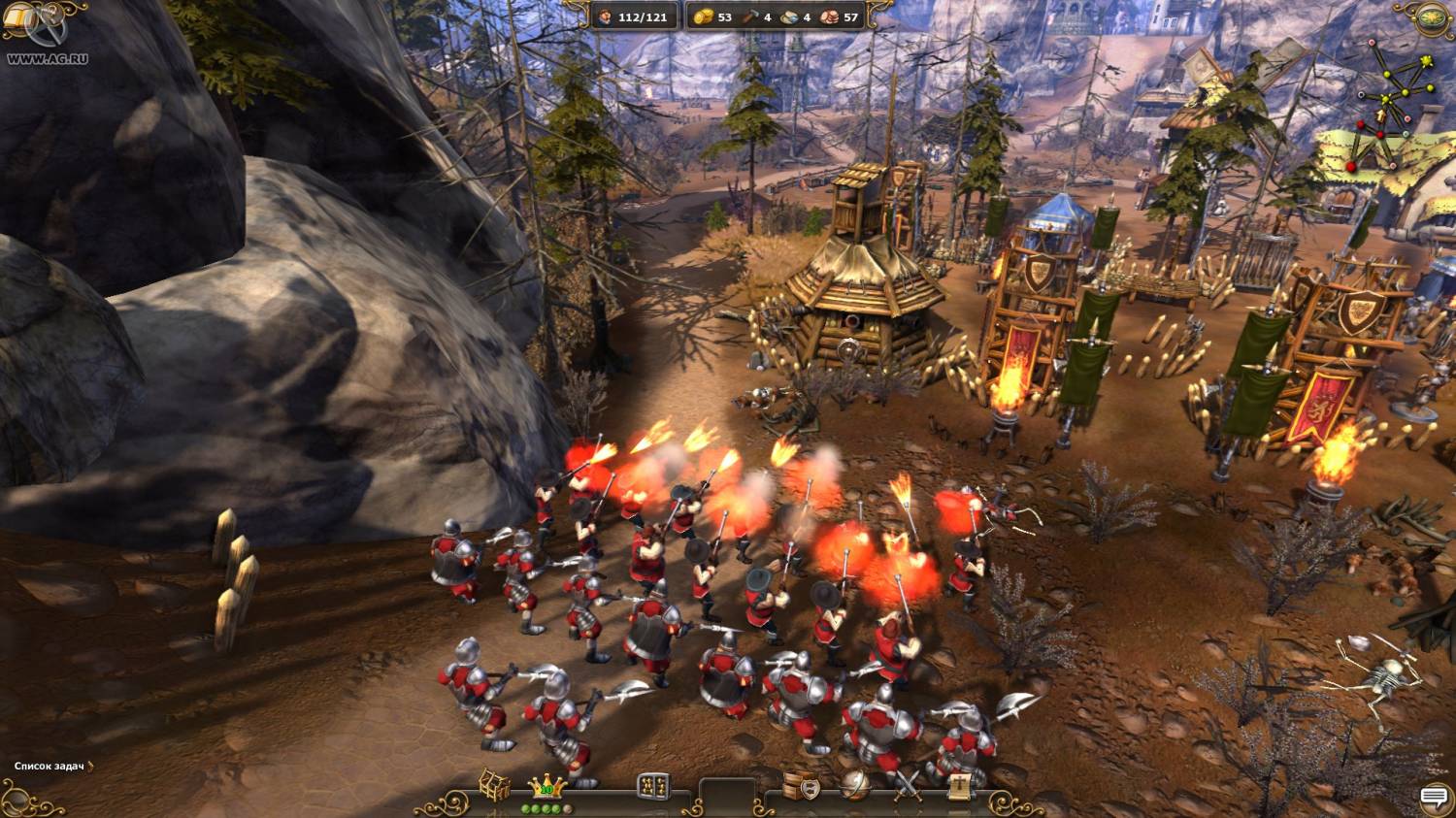The image size is (1456, 818).
Task: Open the building construction scaffold icon
Action: pos(495,784)
